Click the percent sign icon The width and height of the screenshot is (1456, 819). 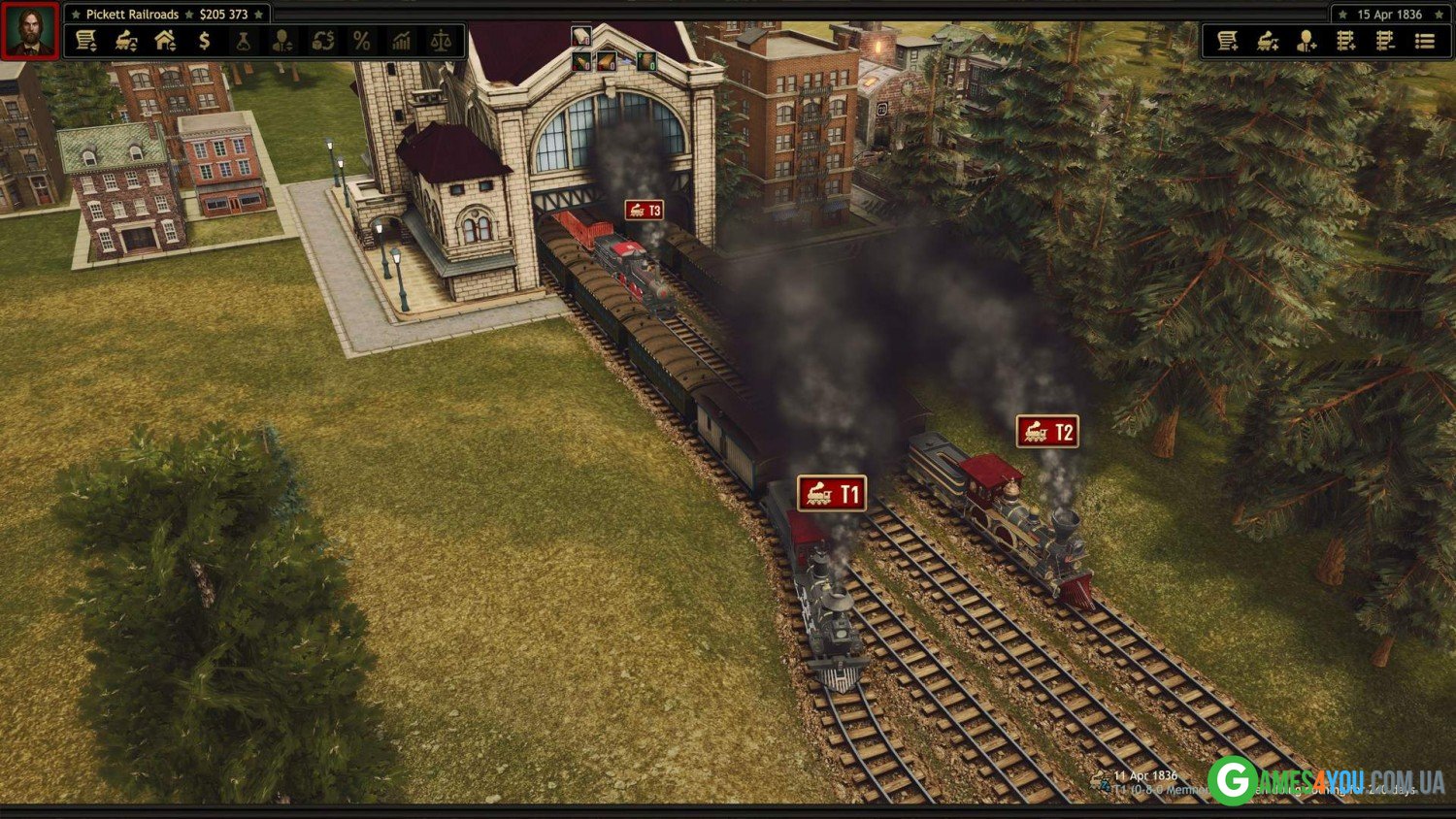tap(362, 41)
